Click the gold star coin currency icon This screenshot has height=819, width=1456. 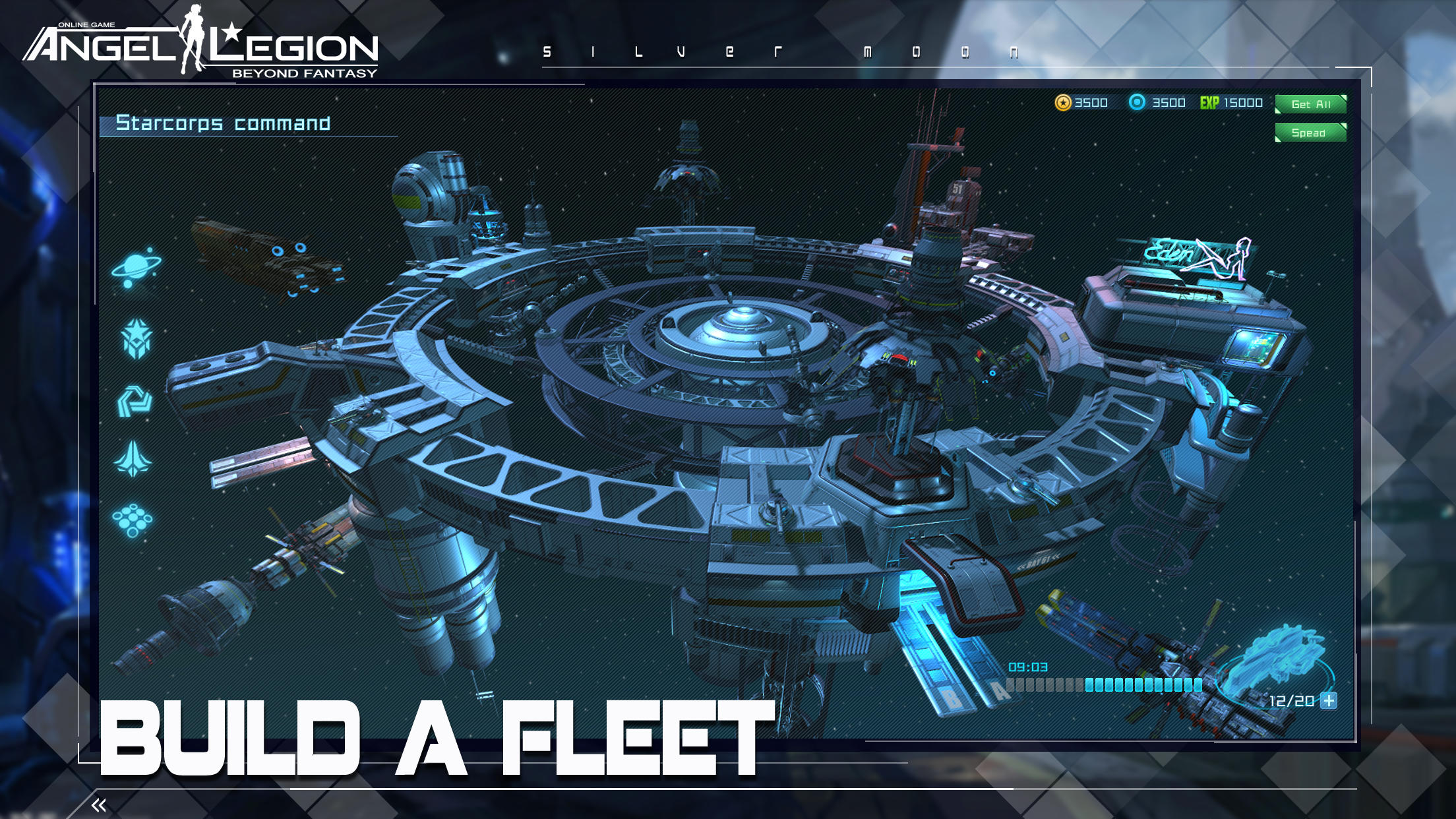point(1064,103)
